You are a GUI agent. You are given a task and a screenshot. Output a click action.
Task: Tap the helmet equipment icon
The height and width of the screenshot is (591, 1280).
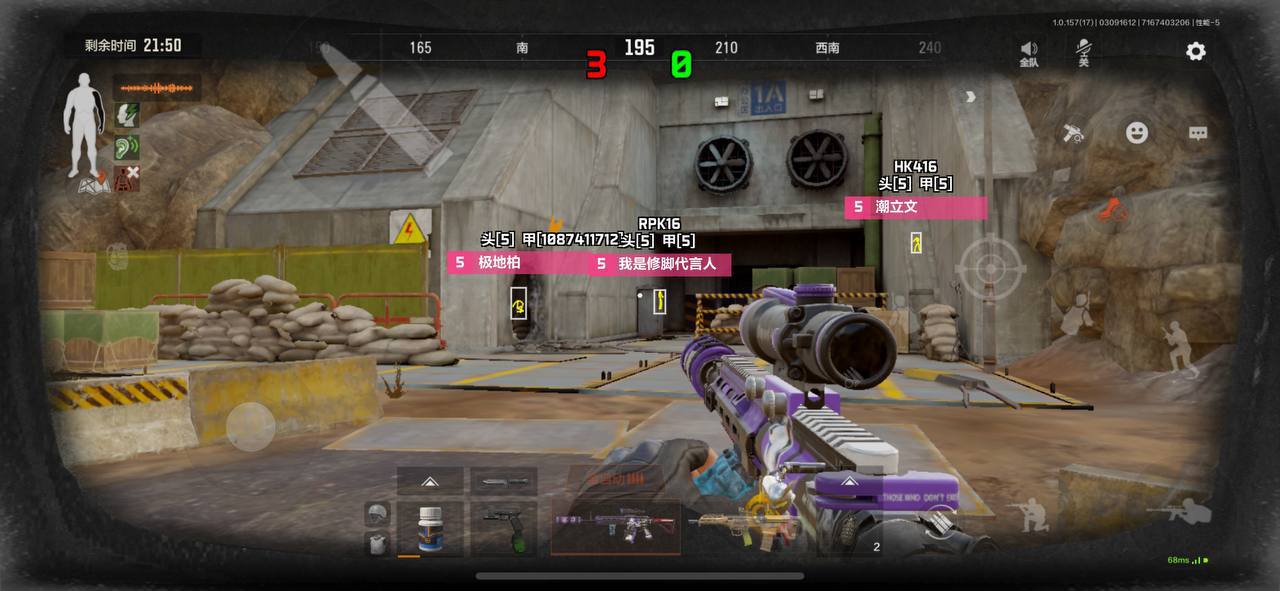(x=377, y=514)
